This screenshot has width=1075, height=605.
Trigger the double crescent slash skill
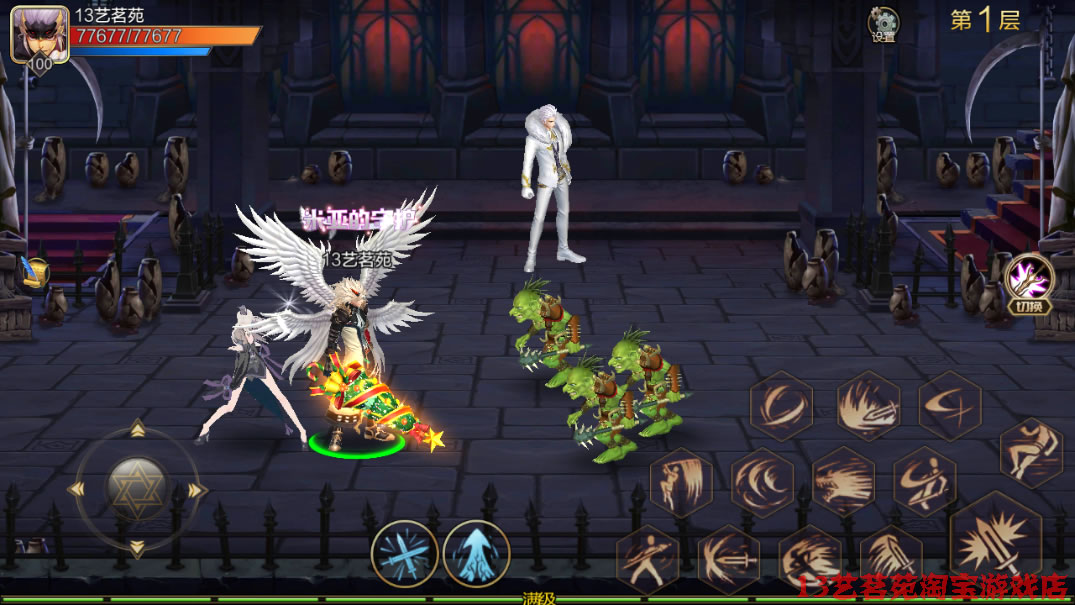762,482
